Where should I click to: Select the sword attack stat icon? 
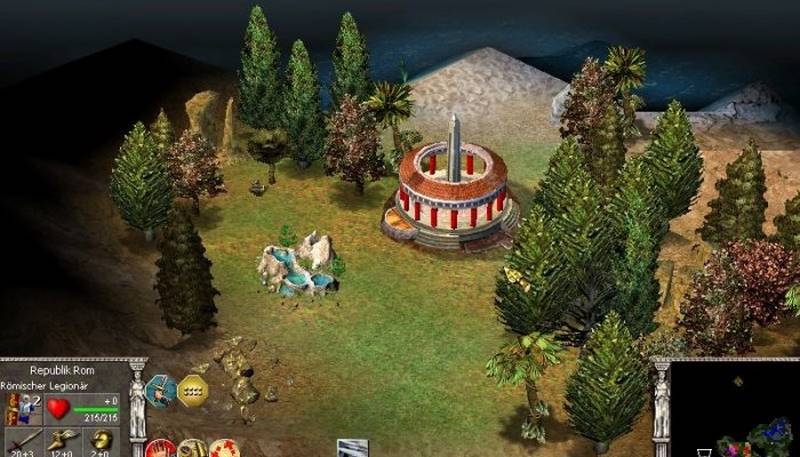tap(22, 440)
